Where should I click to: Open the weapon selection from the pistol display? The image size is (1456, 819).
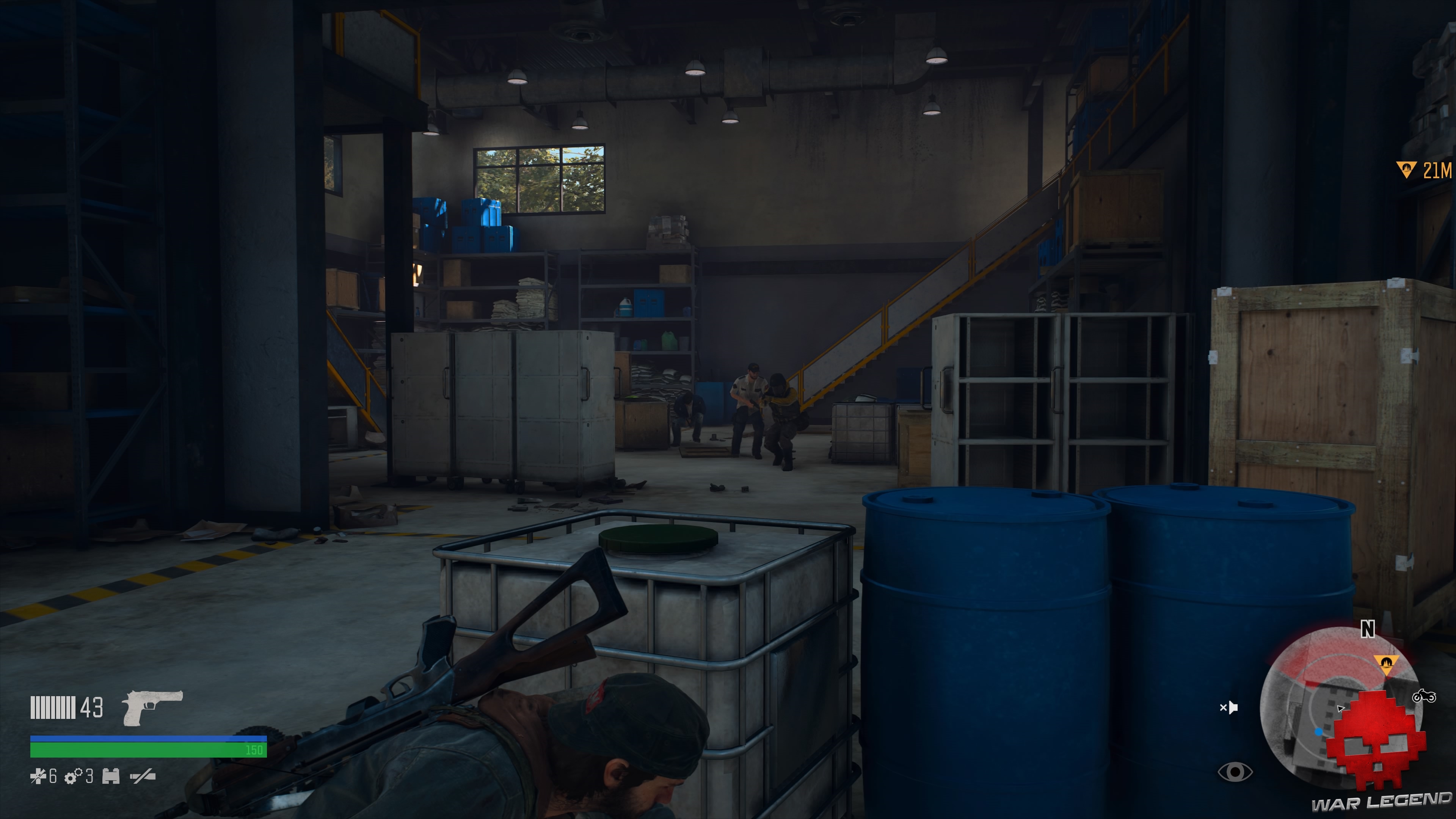pyautogui.click(x=152, y=708)
